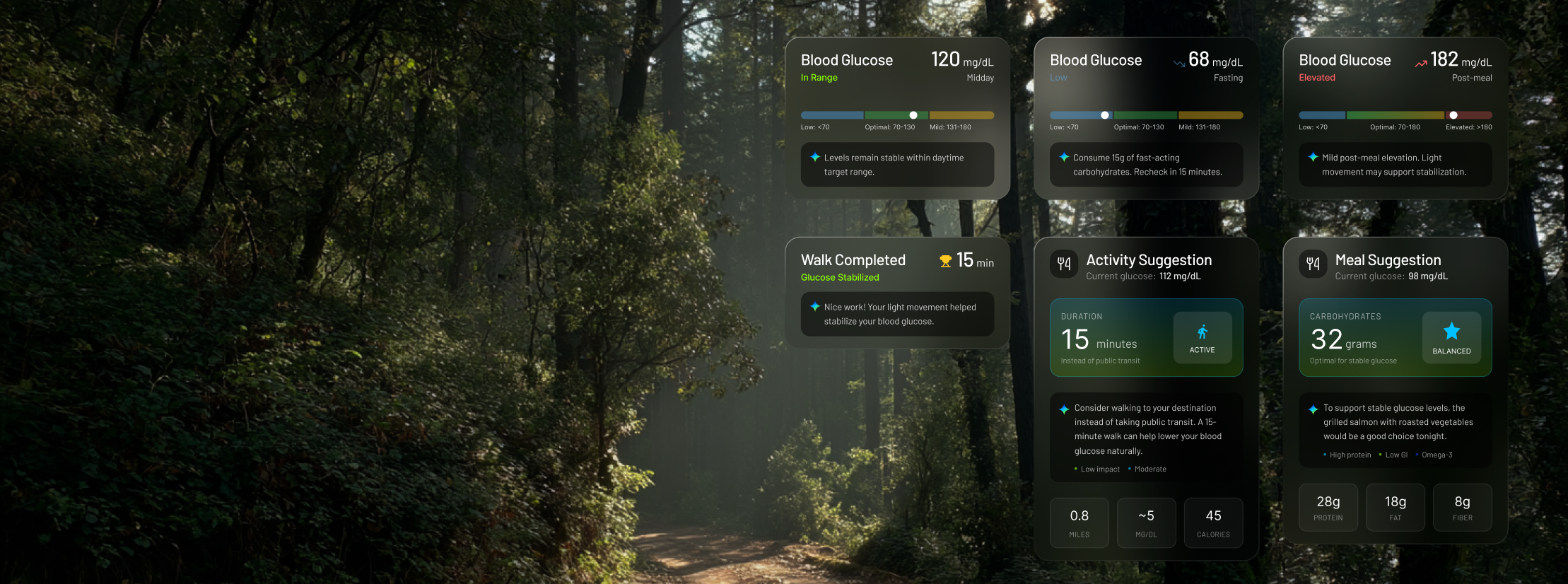
Task: Click the fast-acting carbohydrates advice box
Action: coord(1146,165)
